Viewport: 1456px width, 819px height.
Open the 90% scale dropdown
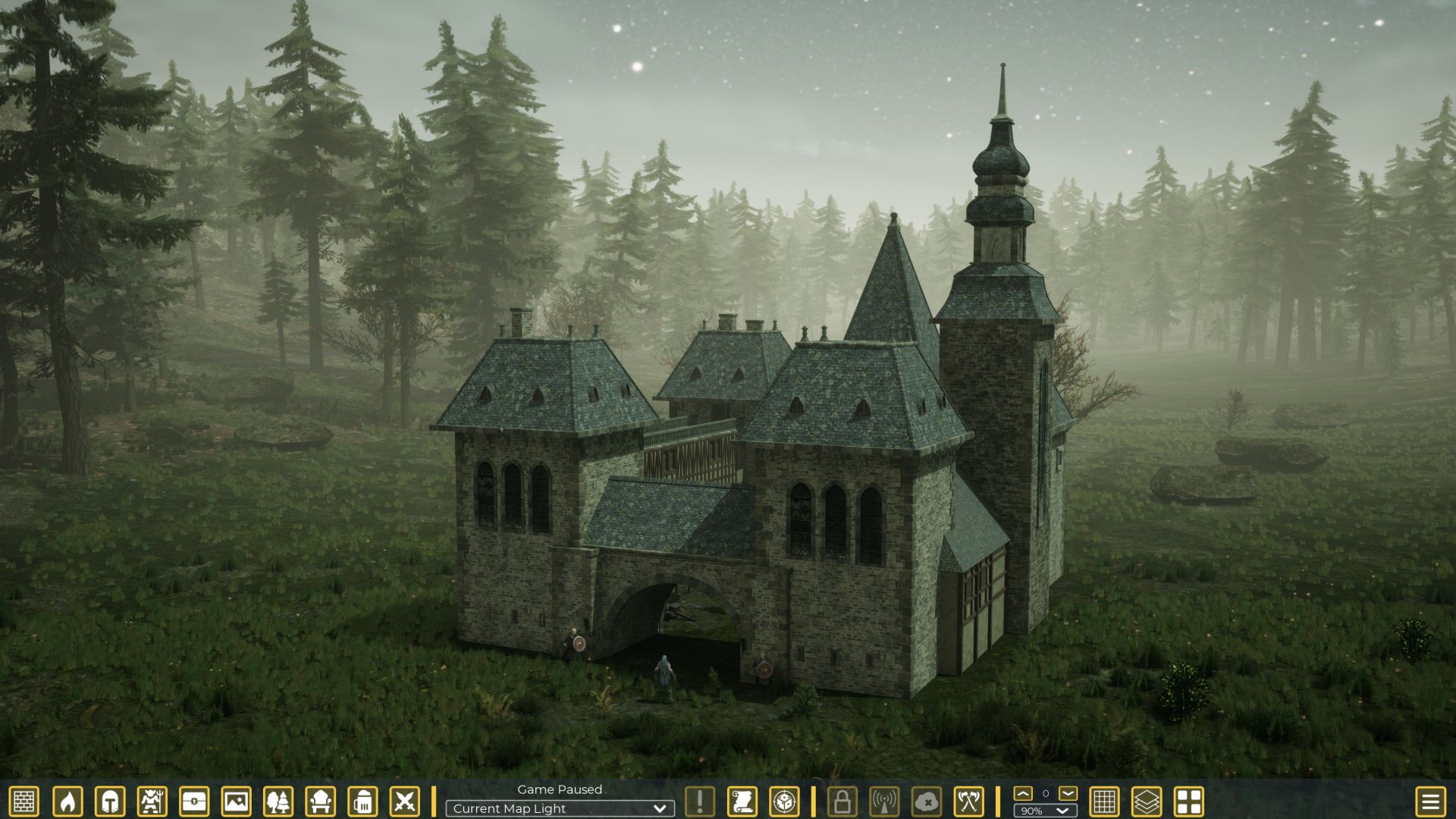pyautogui.click(x=1045, y=811)
